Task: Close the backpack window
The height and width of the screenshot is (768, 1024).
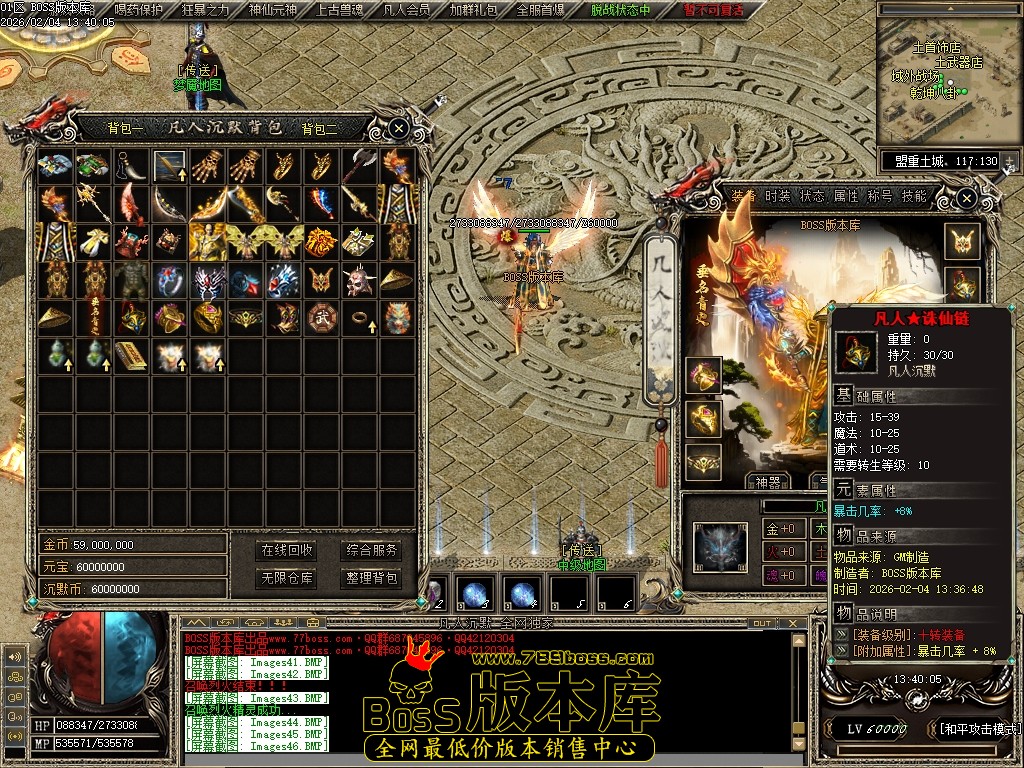Action: pos(398,128)
